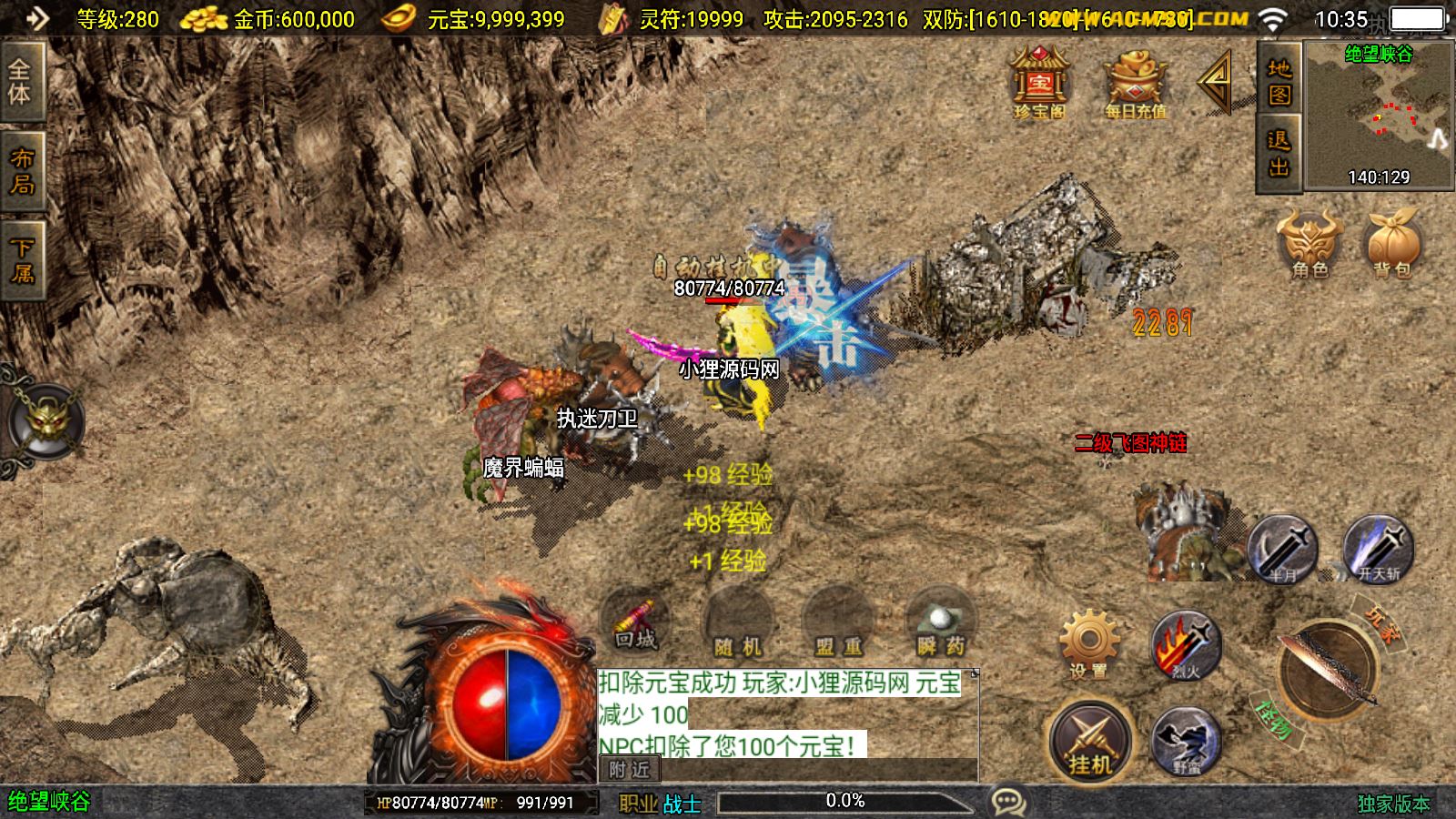The height and width of the screenshot is (819, 1456).
Task: Activate the 烈火 flame sword skill
Action: point(1185,646)
